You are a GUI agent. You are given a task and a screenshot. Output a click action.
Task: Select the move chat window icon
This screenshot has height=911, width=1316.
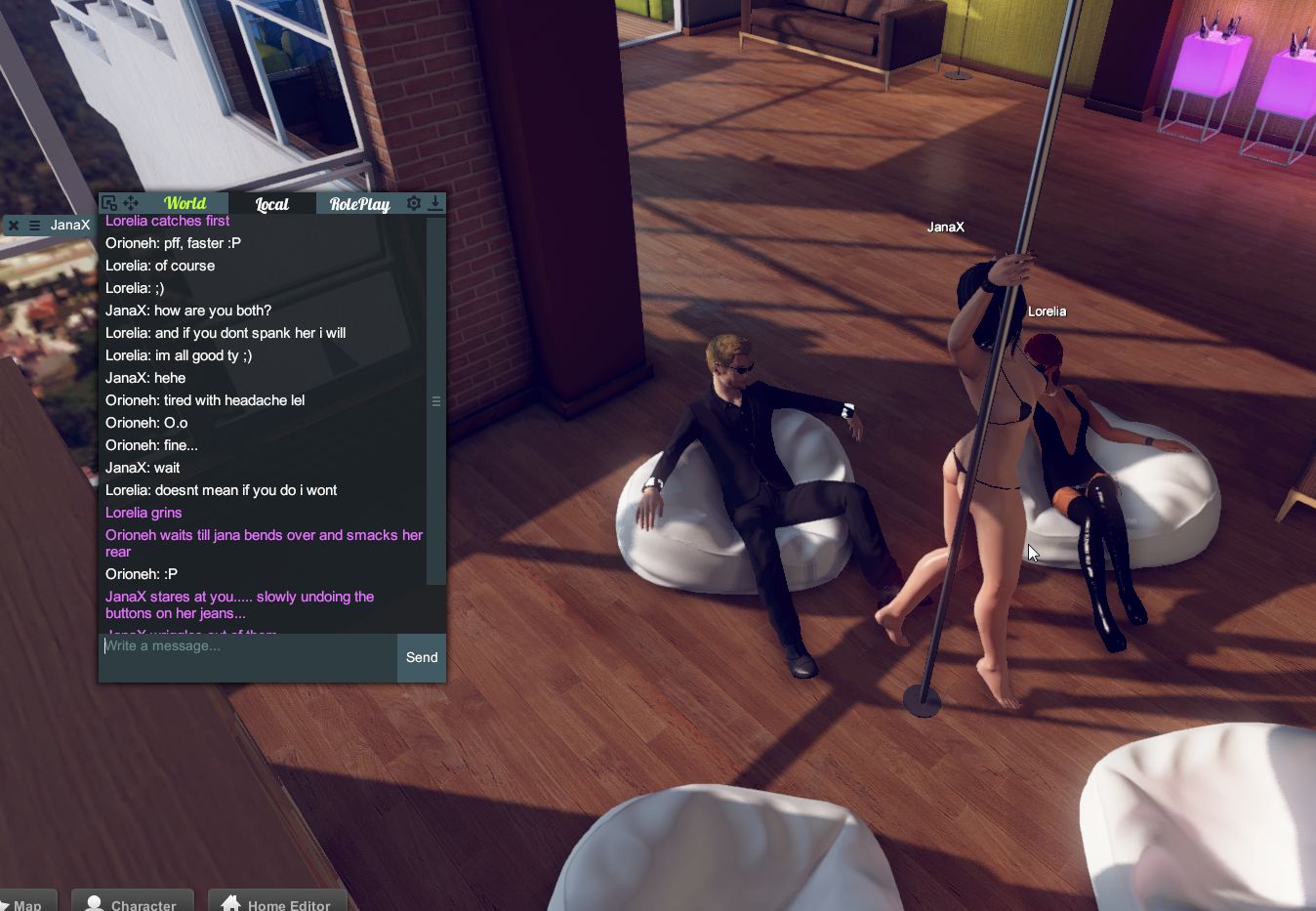point(128,202)
